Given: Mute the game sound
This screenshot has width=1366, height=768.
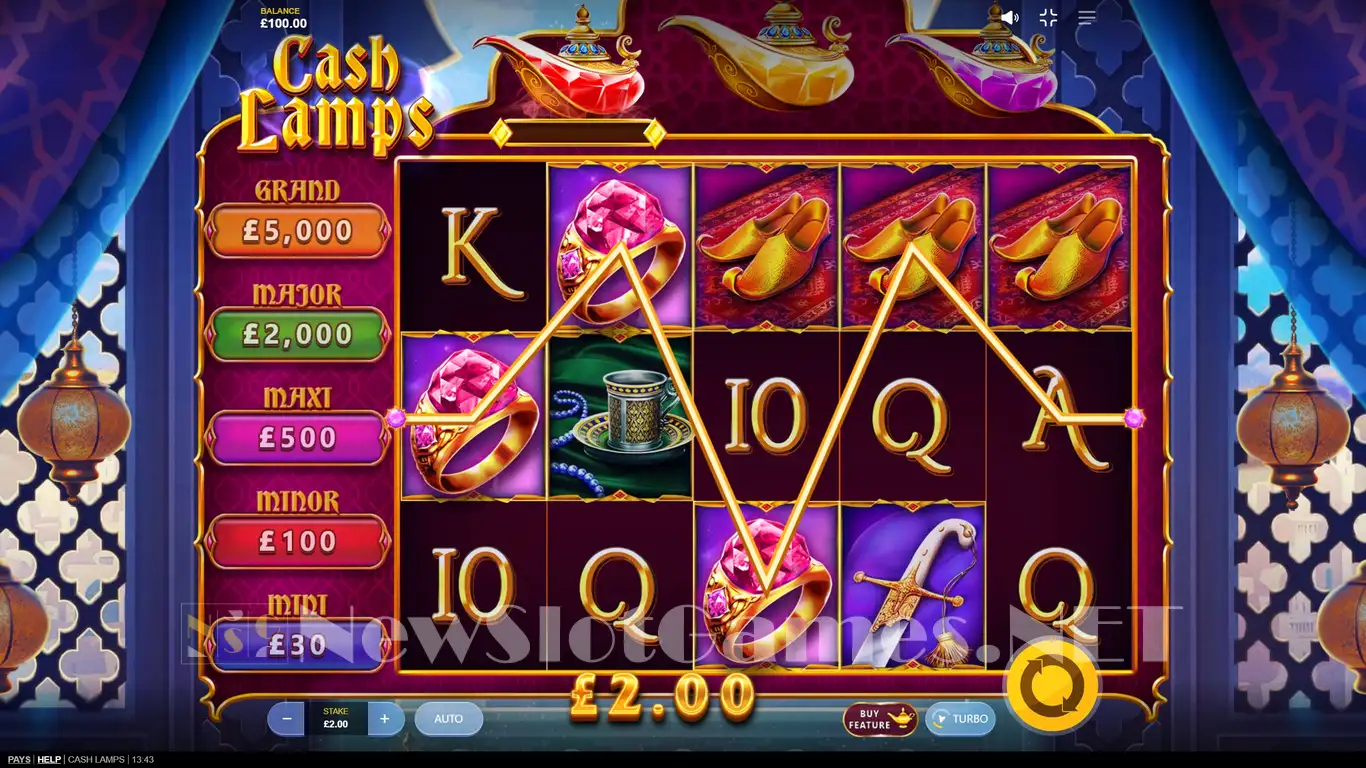Looking at the screenshot, I should click(x=1009, y=17).
